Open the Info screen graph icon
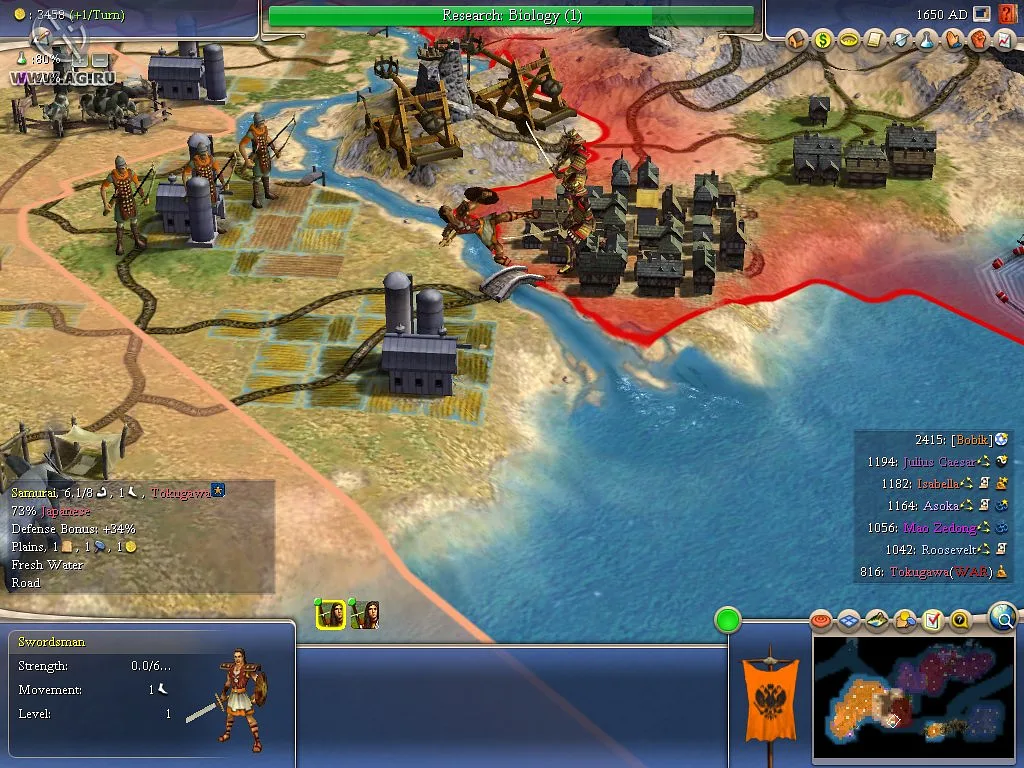The image size is (1024, 768). 1004,40
